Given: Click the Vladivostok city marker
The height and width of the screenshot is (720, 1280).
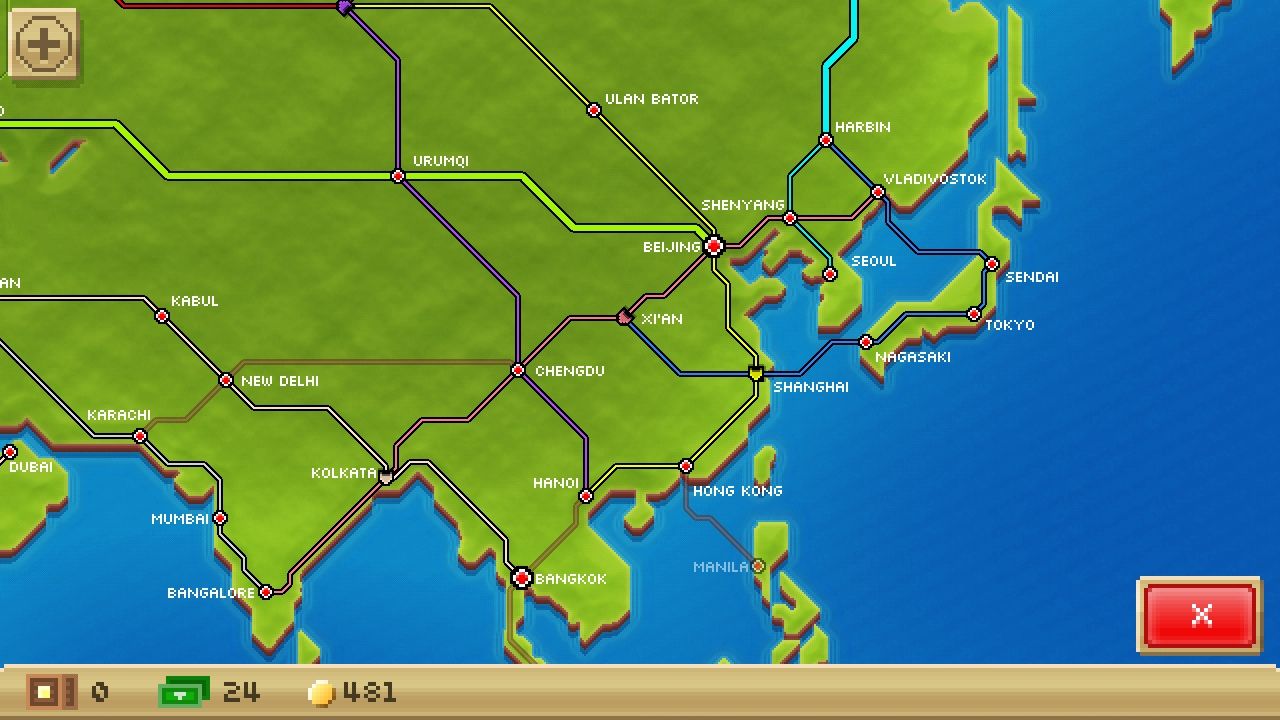Looking at the screenshot, I should click(x=876, y=192).
